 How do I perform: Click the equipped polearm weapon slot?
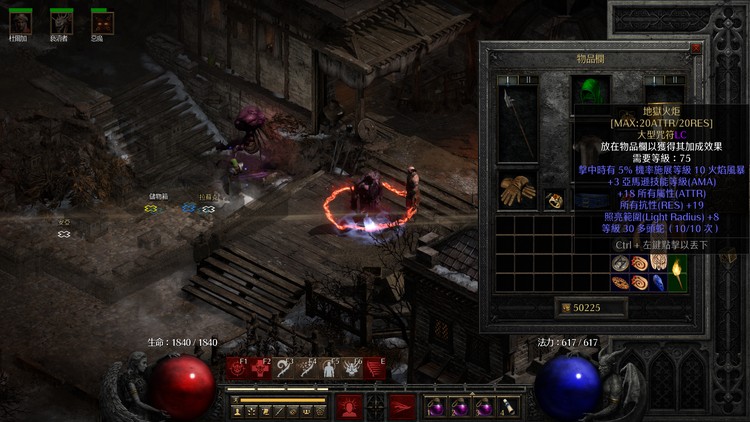[x=516, y=124]
